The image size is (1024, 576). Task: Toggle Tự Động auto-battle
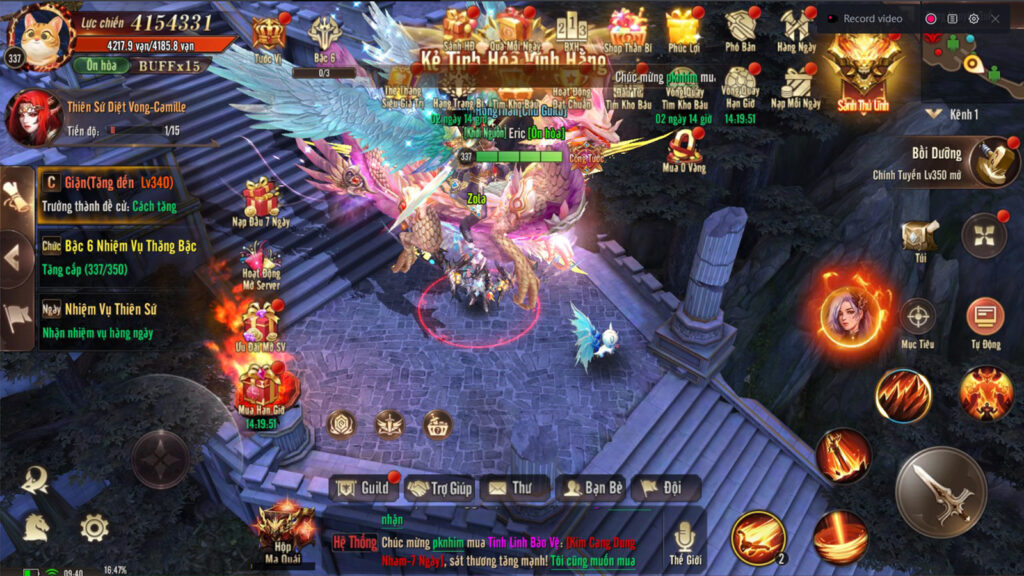[x=985, y=322]
